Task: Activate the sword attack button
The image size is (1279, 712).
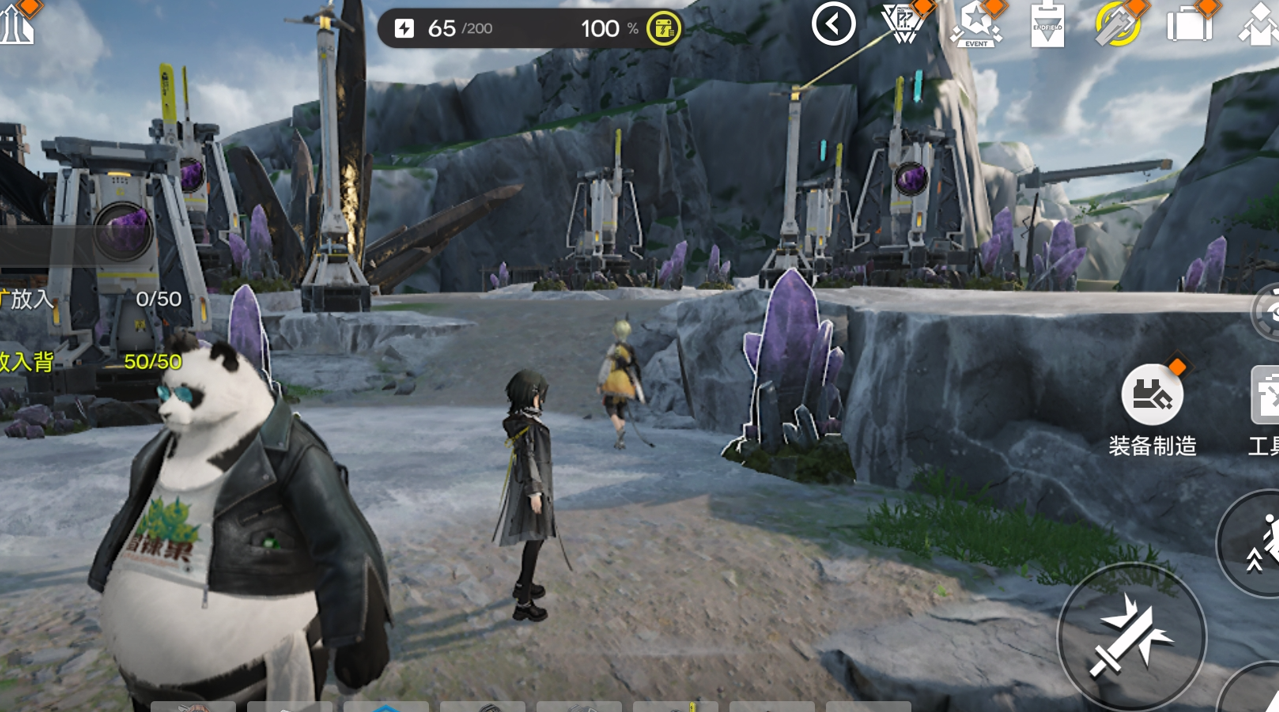Action: coord(1131,637)
